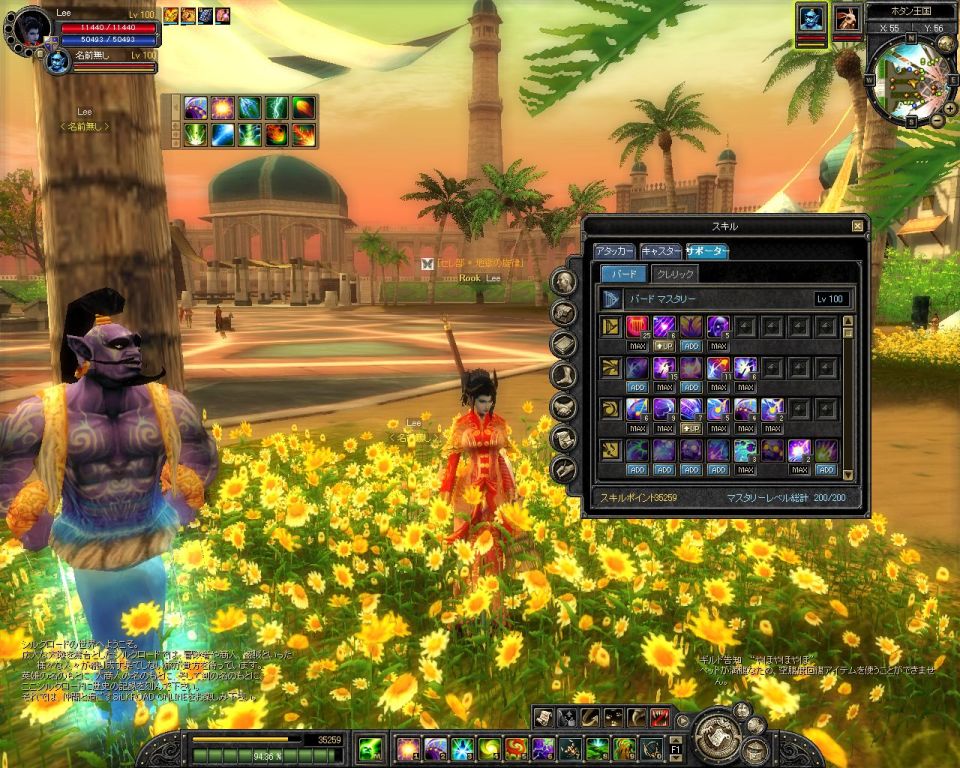960x768 pixels.
Task: Select the red harp skill icon
Action: click(637, 325)
